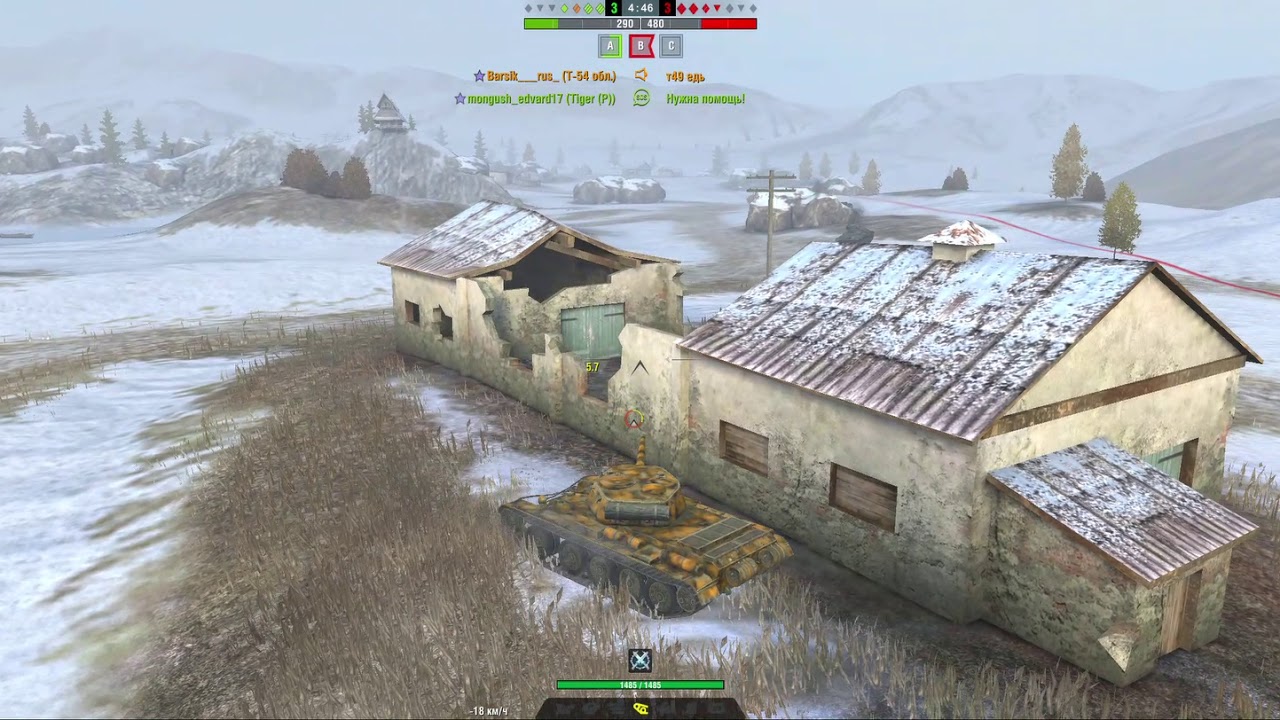This screenshot has width=1280, height=720.
Task: Click the chat message "т49 едь"
Action: click(x=685, y=75)
